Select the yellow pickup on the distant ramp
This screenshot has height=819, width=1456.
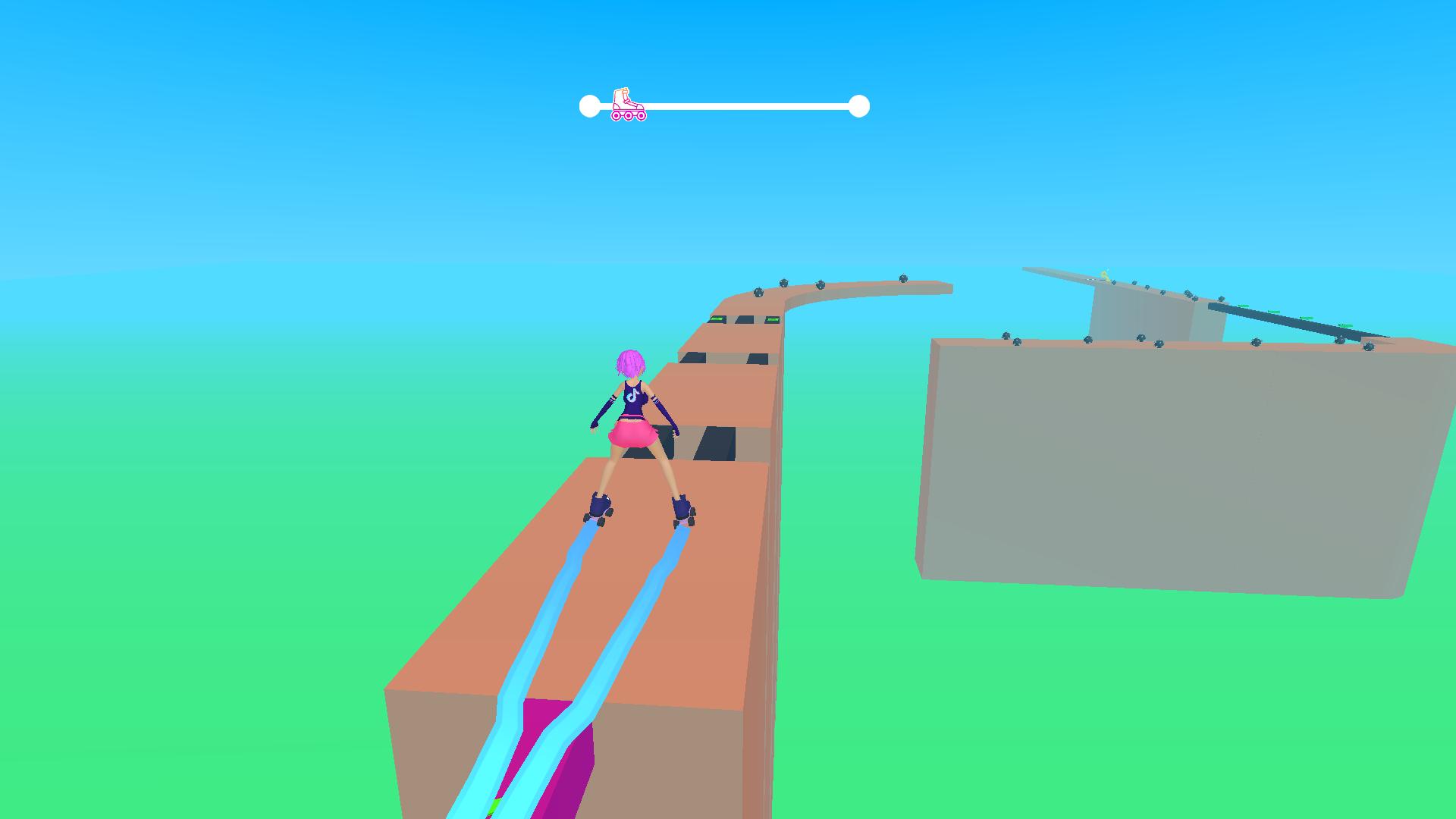click(1106, 275)
